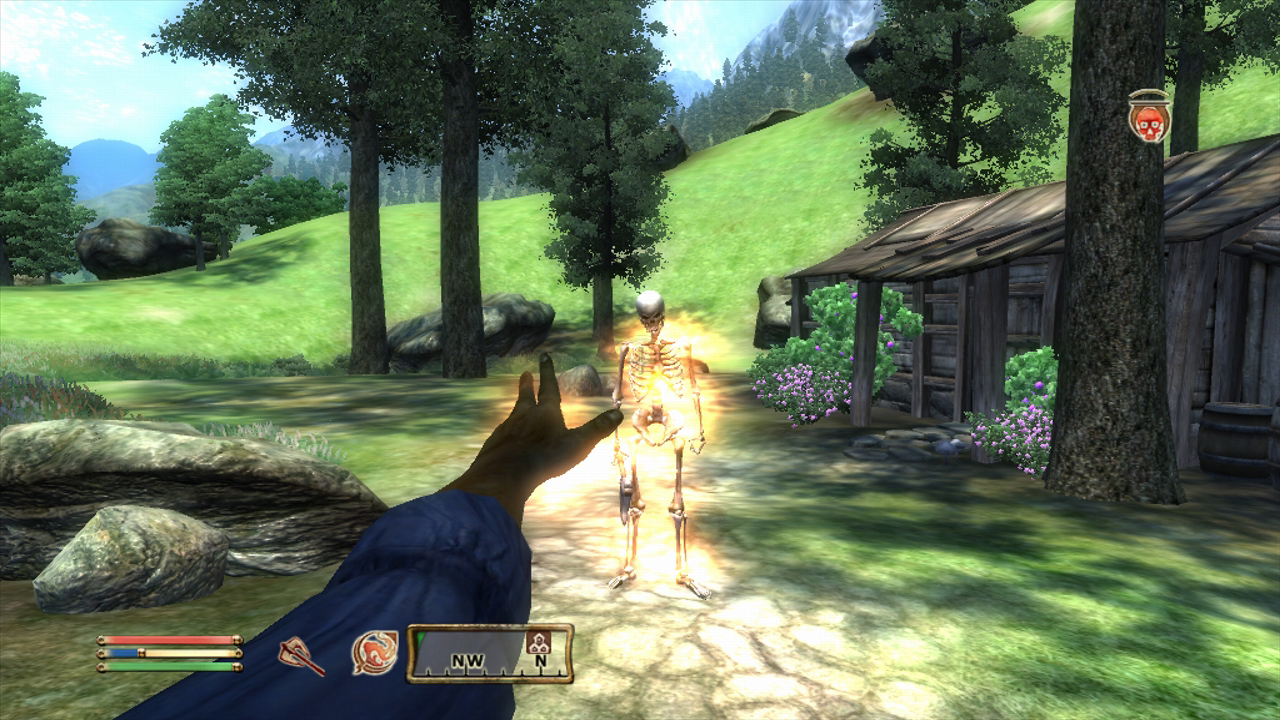Select the settlement marker on the compass
This screenshot has height=720, width=1280.
coord(537,643)
